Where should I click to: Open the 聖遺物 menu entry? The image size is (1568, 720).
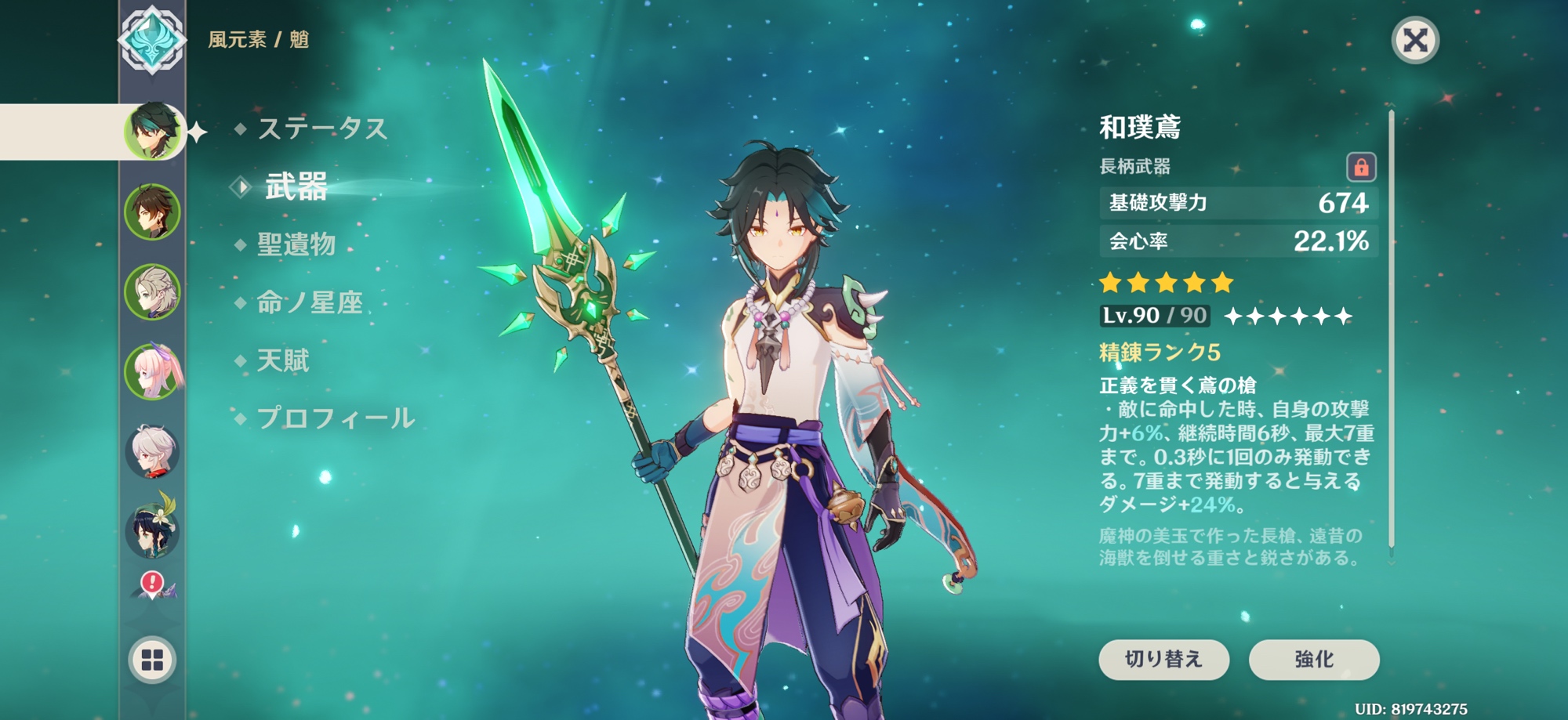click(x=296, y=244)
